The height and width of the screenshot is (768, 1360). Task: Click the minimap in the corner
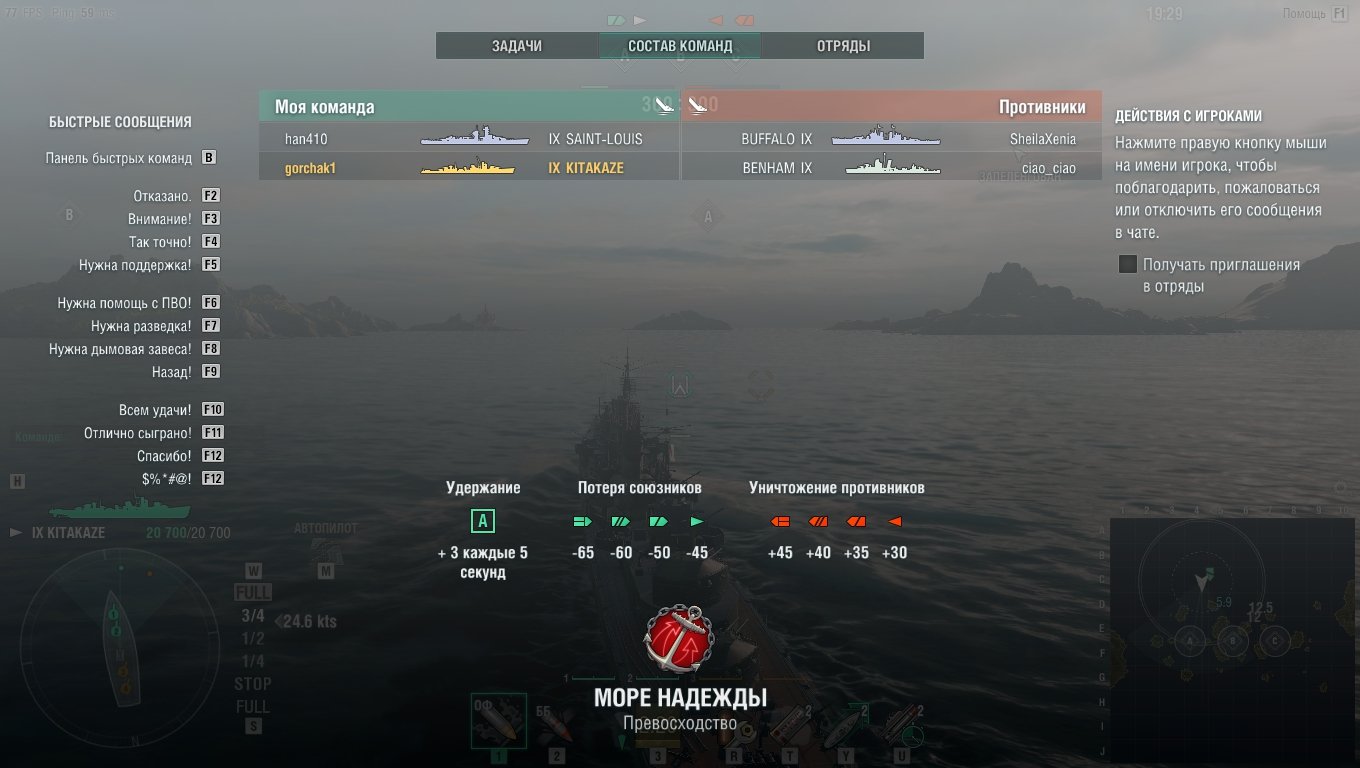click(1231, 640)
